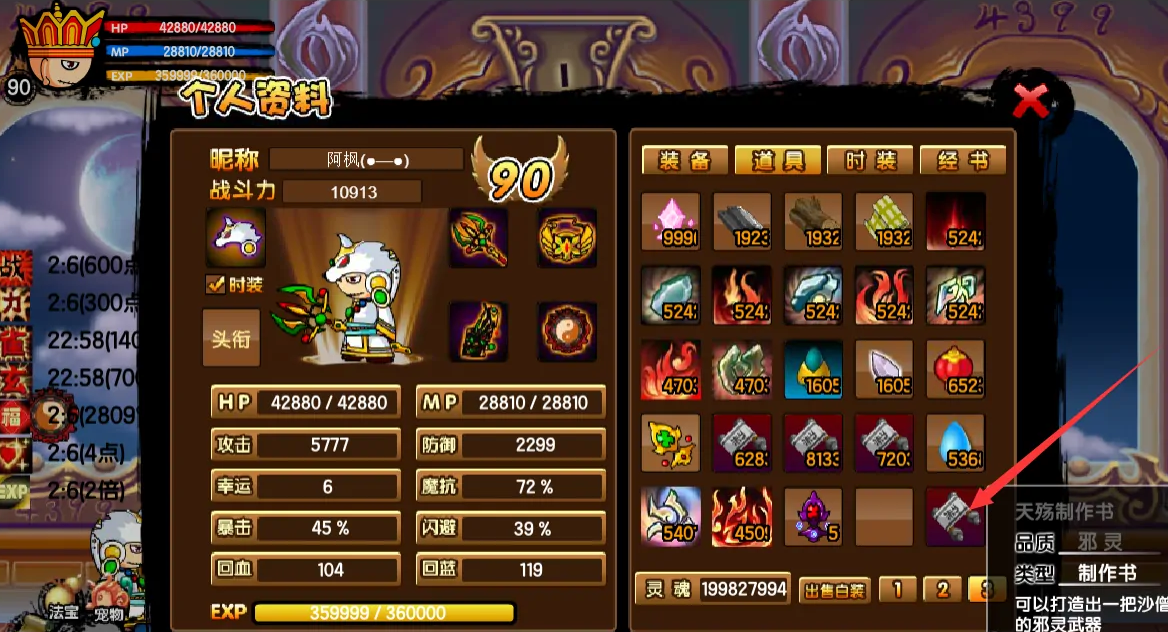
Task: Select the pink crystal item slot
Action: point(670,221)
